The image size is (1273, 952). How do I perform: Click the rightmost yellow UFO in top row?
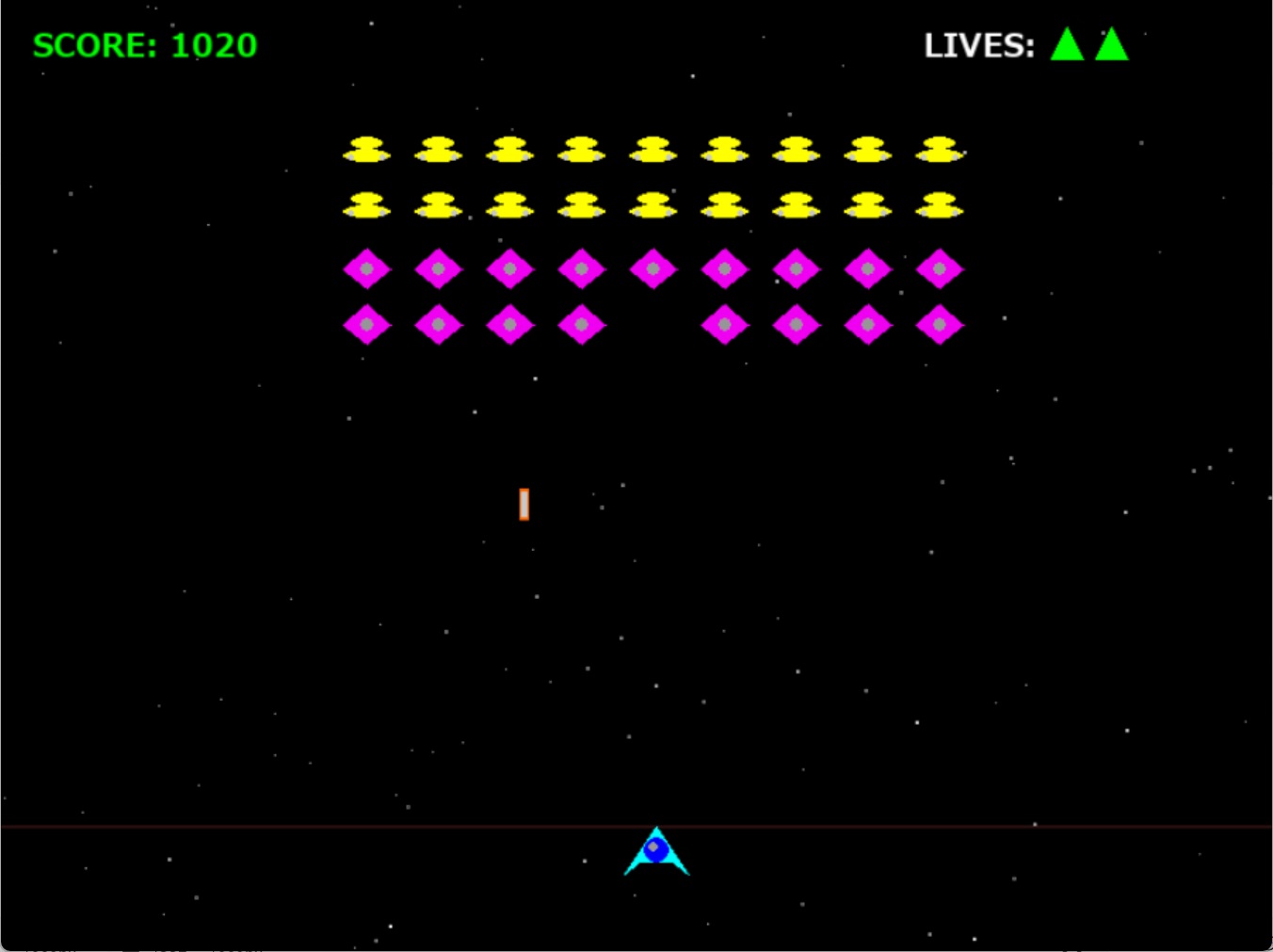[x=940, y=149]
